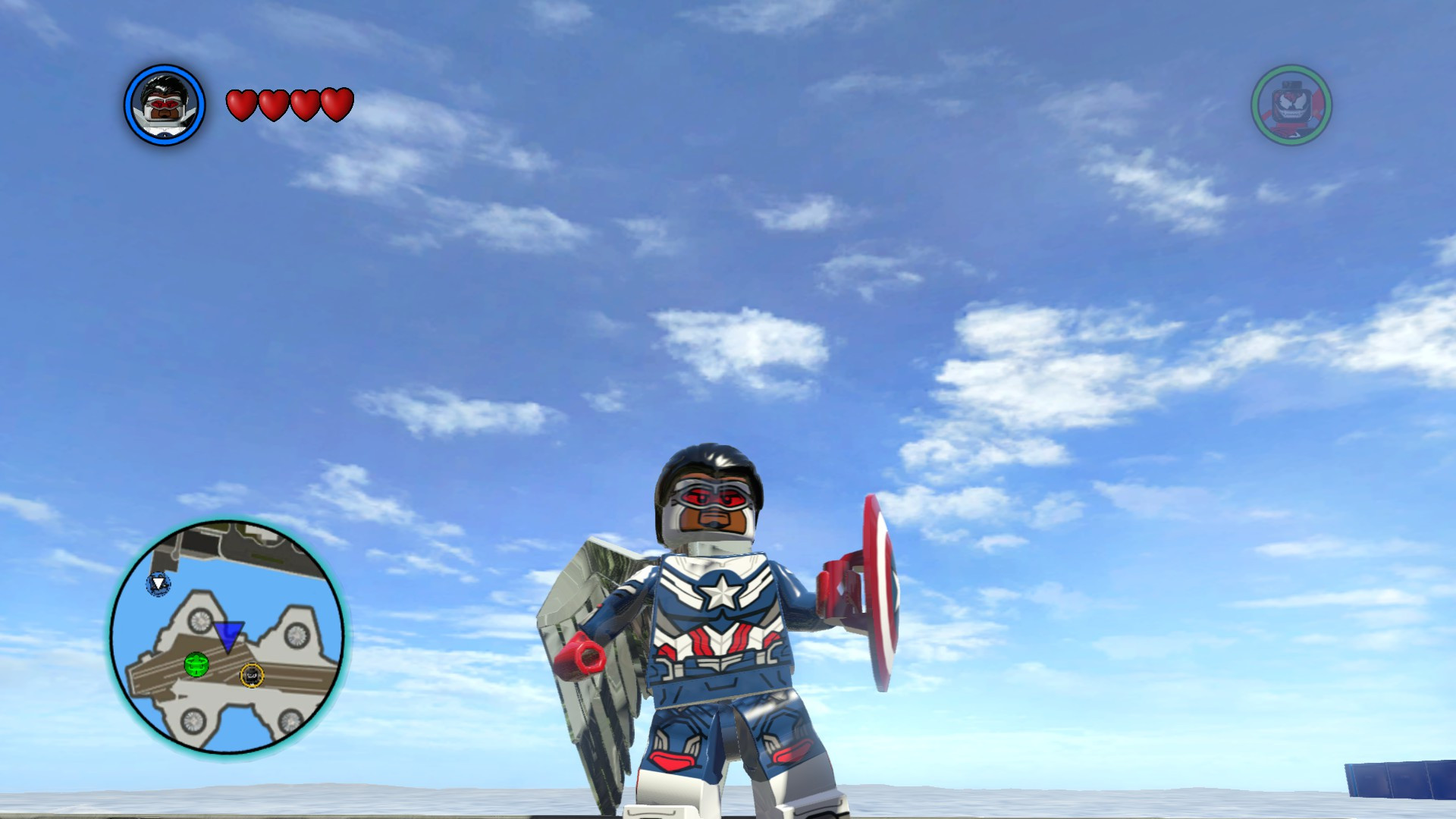
Task: Click the blue circular waypoint icon on the minimap
Action: (x=157, y=585)
